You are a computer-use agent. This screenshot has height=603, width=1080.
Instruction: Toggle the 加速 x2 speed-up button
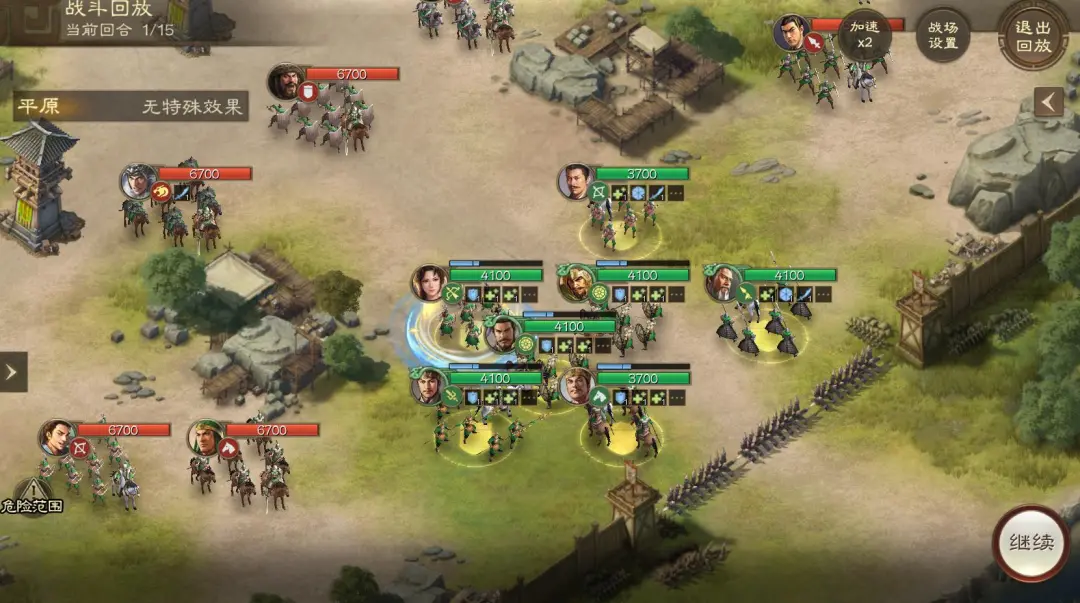coord(864,35)
